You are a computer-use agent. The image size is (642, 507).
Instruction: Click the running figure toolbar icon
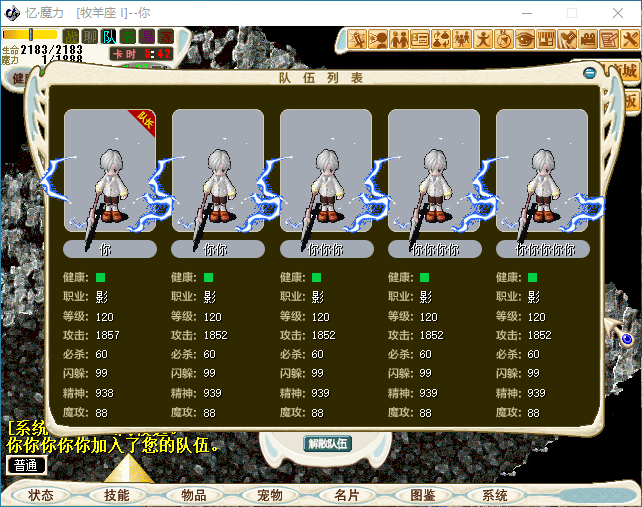483,40
